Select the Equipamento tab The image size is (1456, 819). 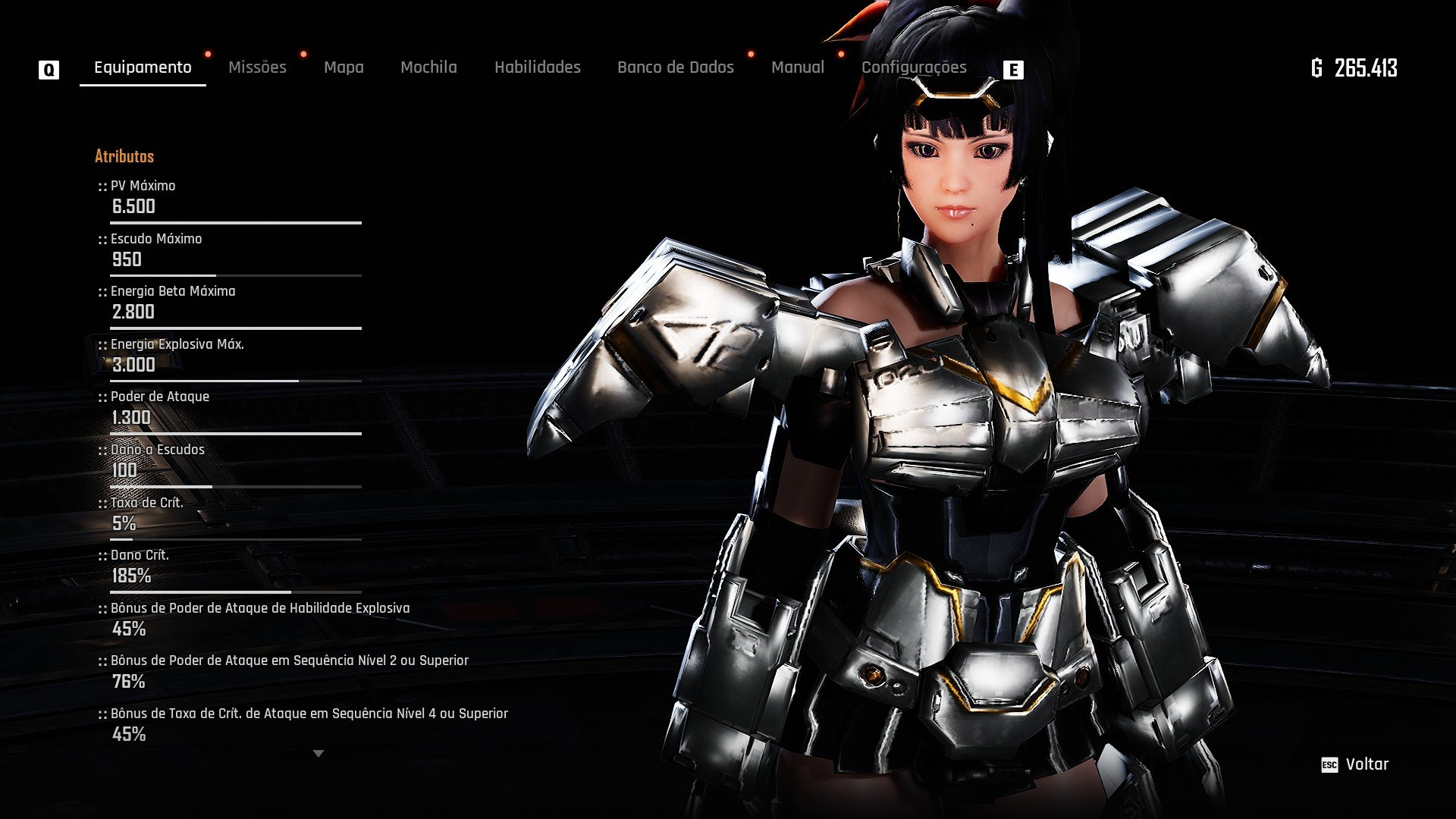point(143,67)
